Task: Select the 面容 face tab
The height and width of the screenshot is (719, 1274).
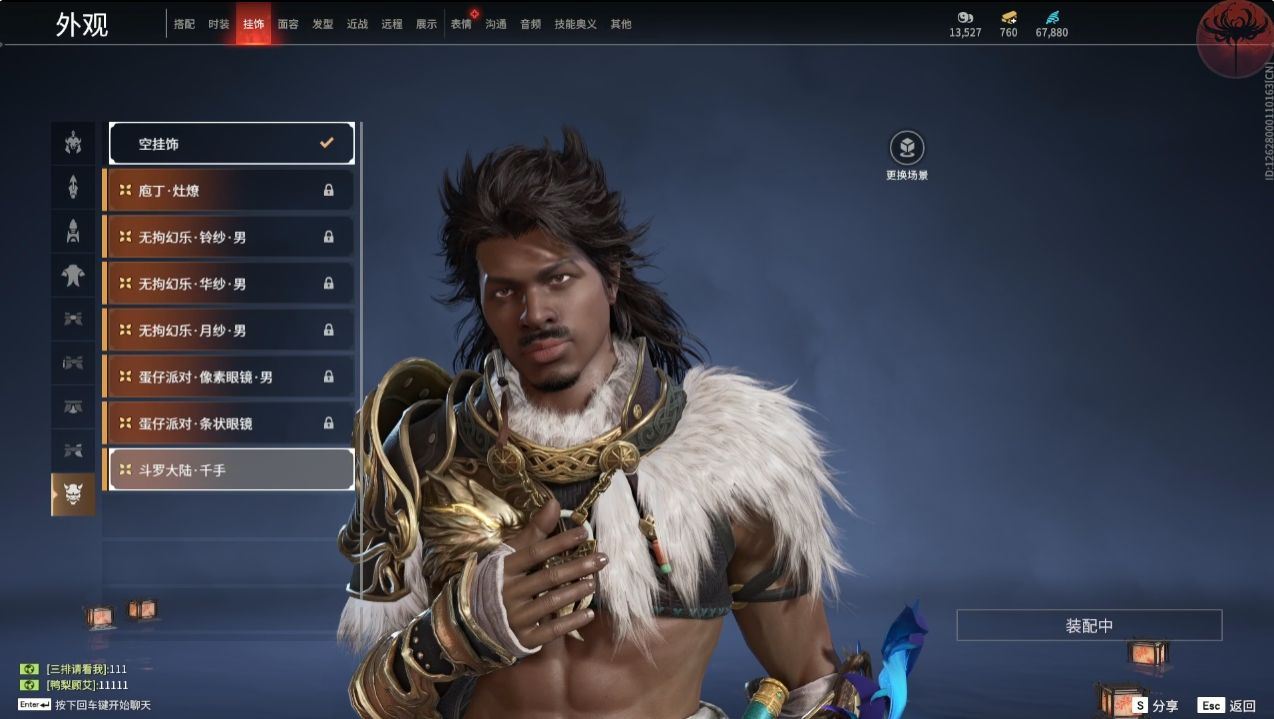Action: [288, 24]
